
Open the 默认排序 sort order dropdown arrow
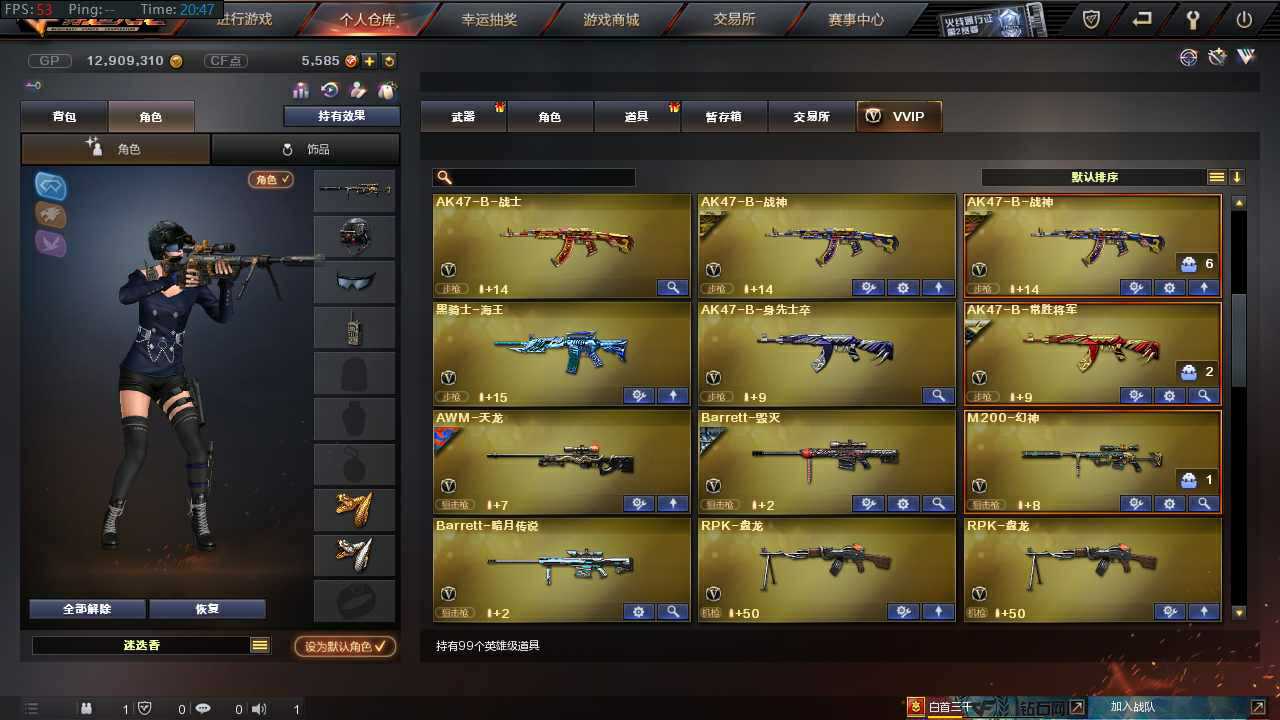pyautogui.click(x=1238, y=177)
